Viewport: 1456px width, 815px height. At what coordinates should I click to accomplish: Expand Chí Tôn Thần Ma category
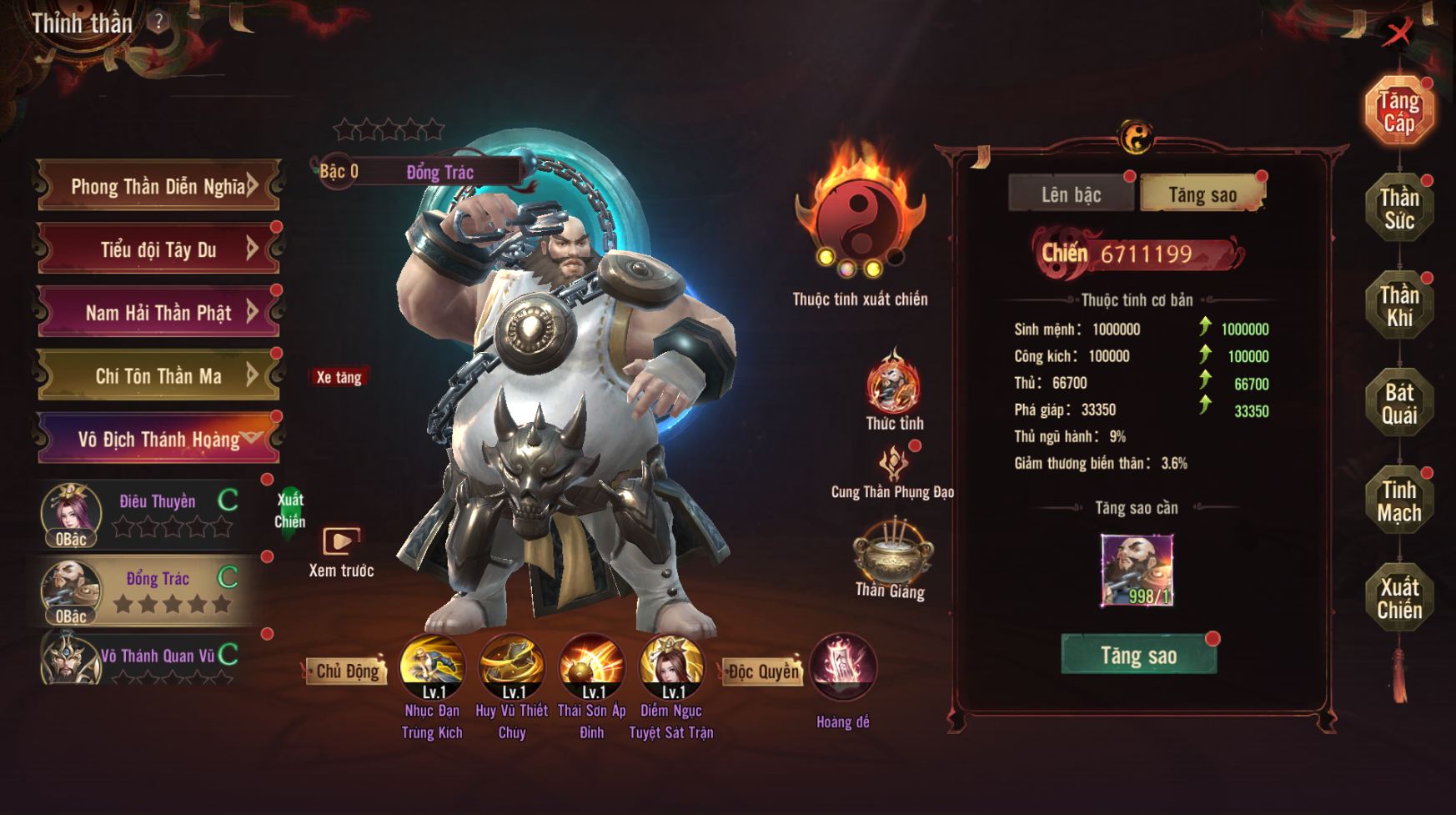[x=158, y=376]
